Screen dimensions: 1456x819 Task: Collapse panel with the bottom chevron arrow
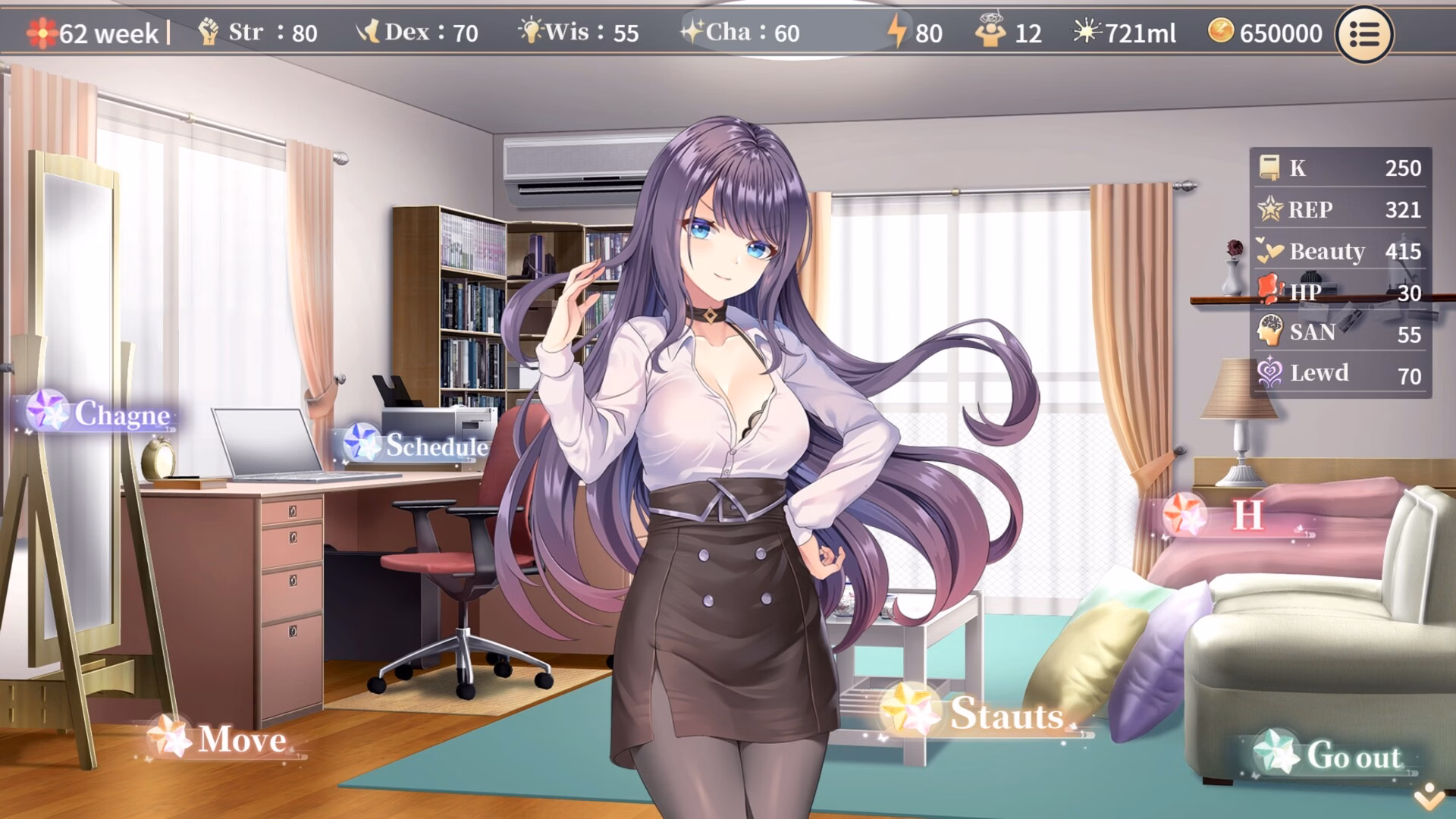pyautogui.click(x=1429, y=796)
